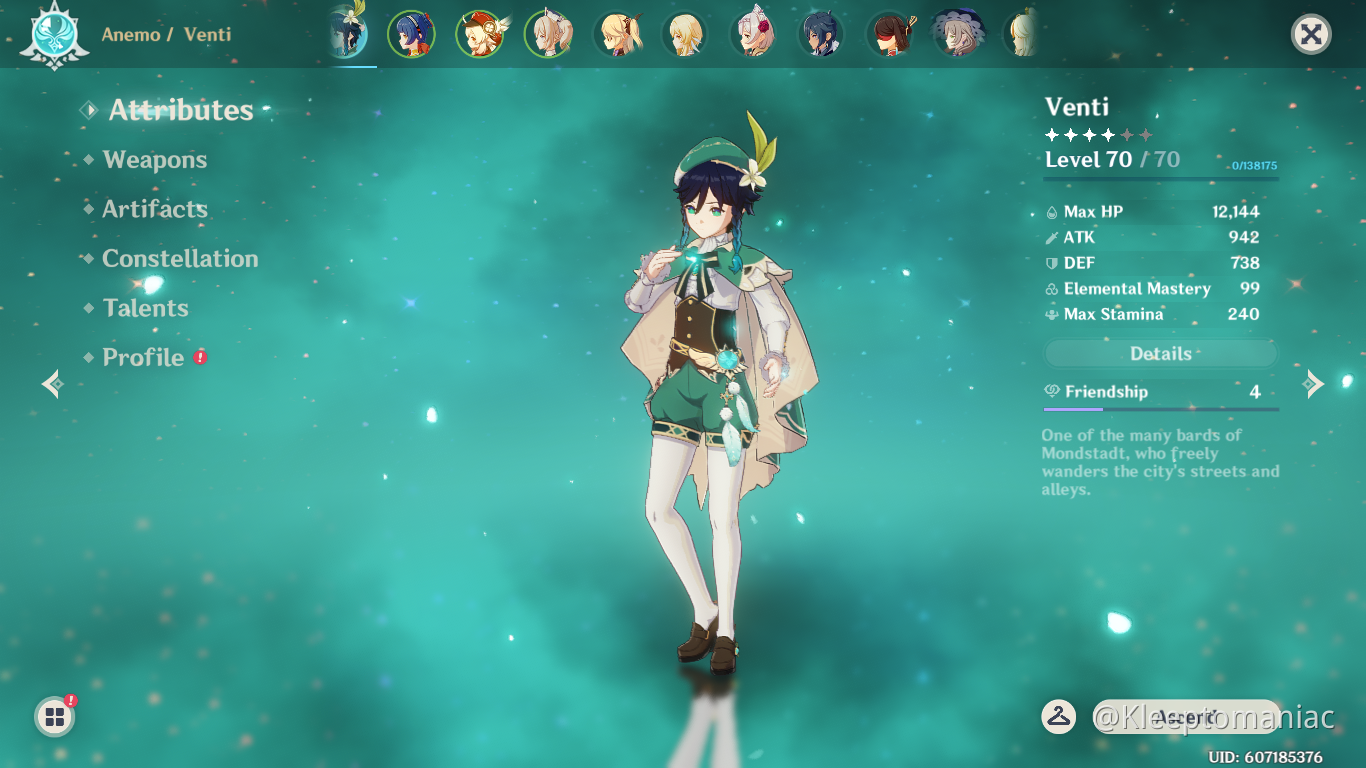Viewport: 1366px width, 768px height.
Task: Select the Attributes menu entry
Action: point(180,110)
